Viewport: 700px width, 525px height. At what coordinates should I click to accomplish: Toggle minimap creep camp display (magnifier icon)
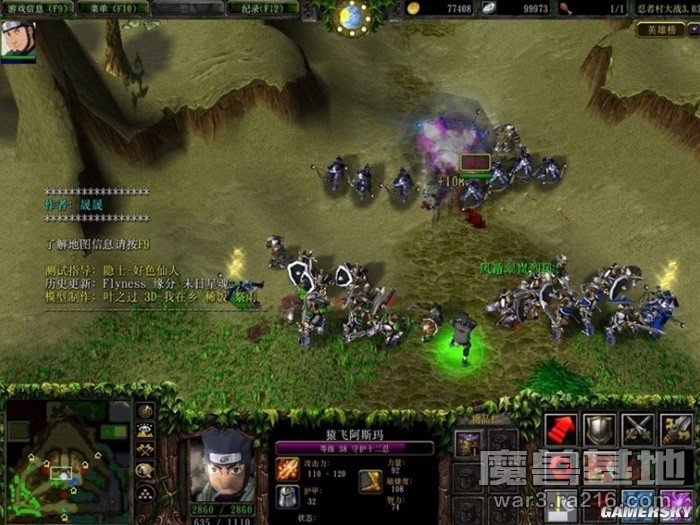(x=145, y=470)
